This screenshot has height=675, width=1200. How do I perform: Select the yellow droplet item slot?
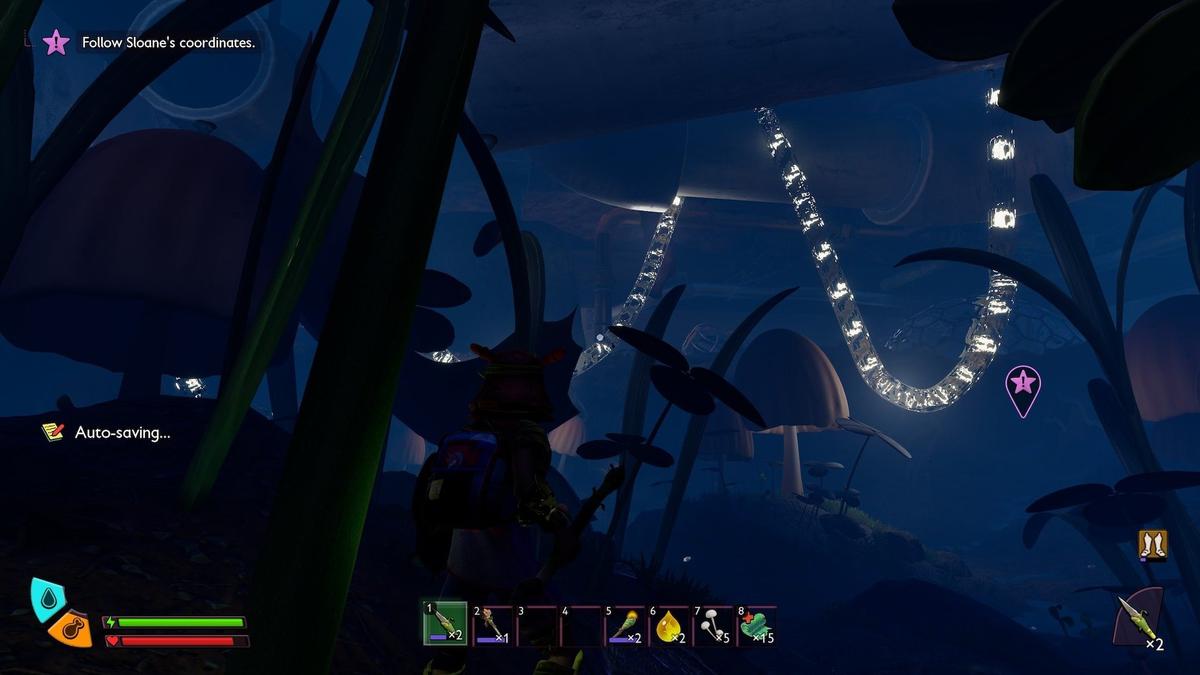[670, 626]
